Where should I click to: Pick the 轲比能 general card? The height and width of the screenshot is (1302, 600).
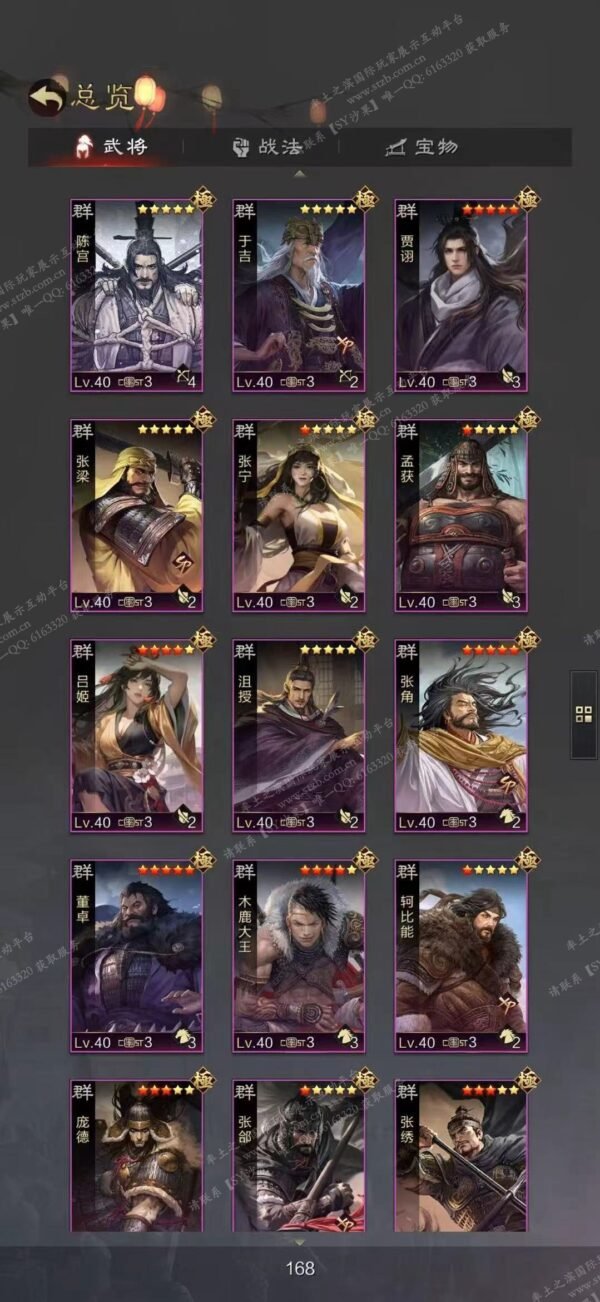click(x=460, y=955)
